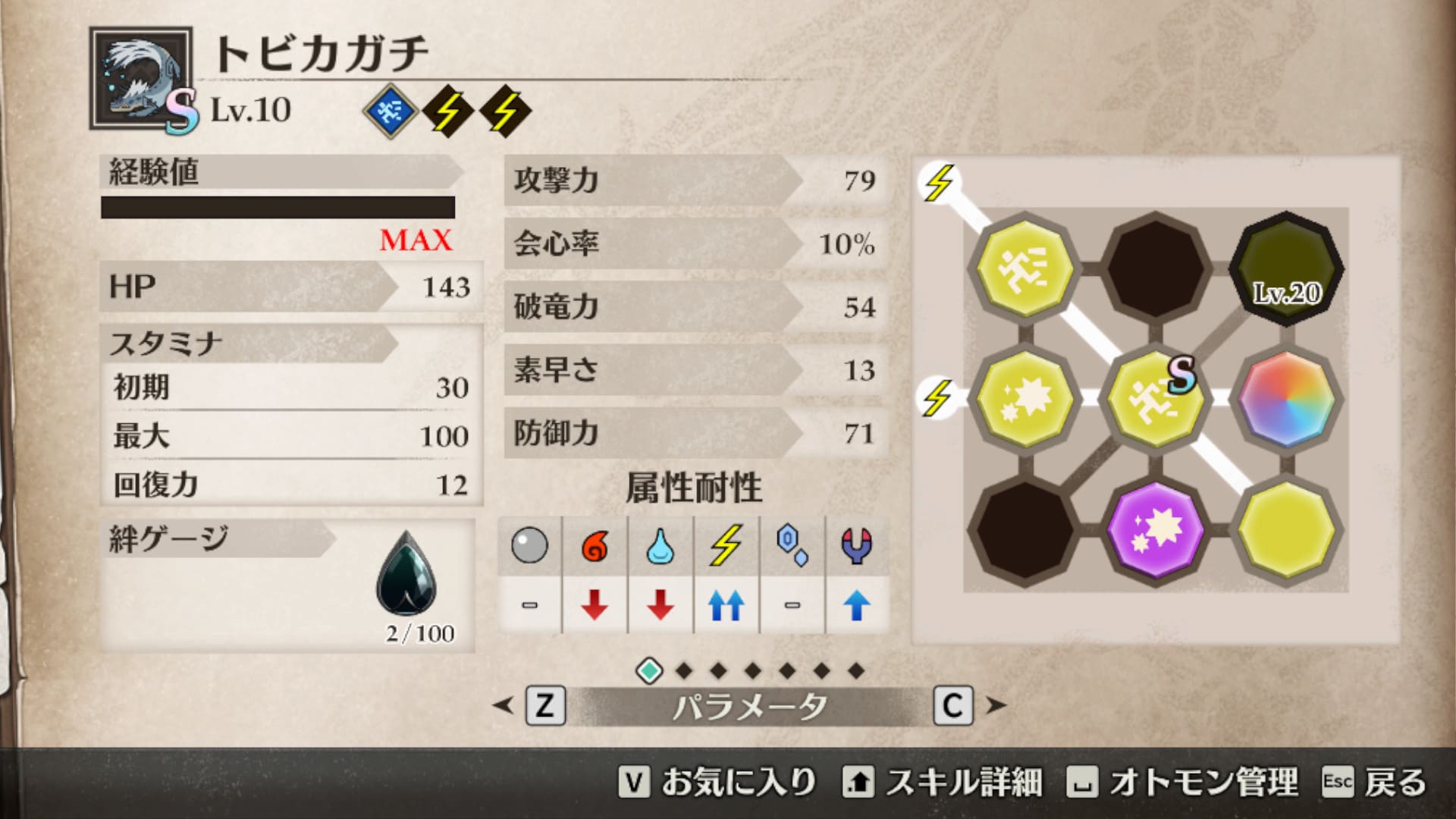Screen dimensions: 1456x819
Task: Click the パラメータ page tab label
Action: click(749, 707)
